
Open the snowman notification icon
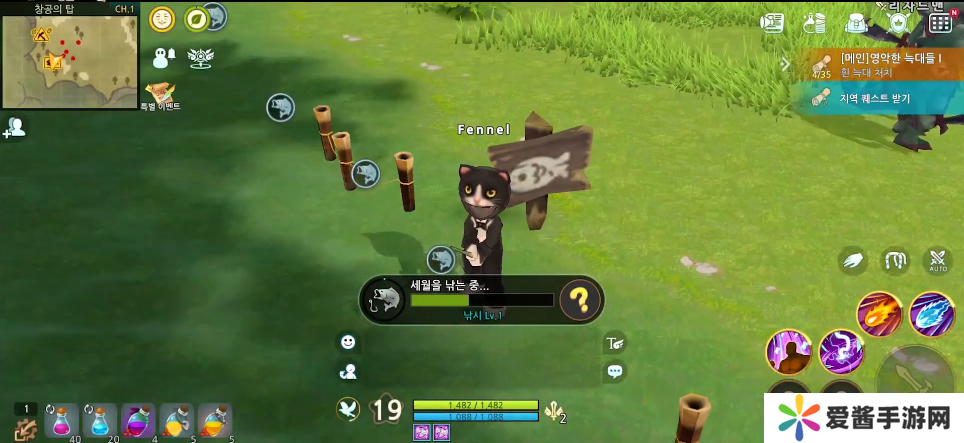click(x=163, y=56)
